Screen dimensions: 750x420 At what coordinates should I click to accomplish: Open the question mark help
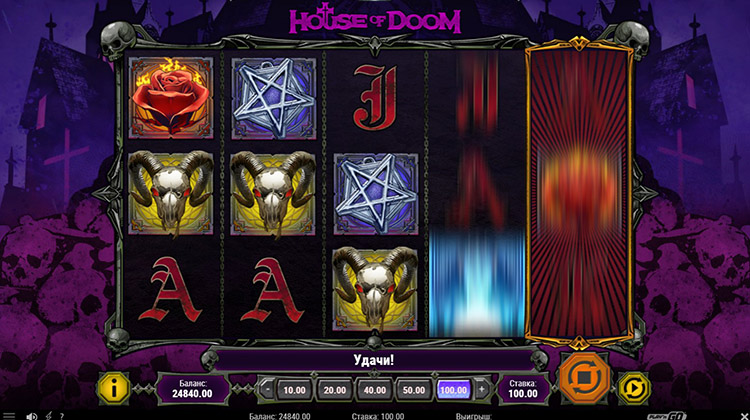point(60,415)
